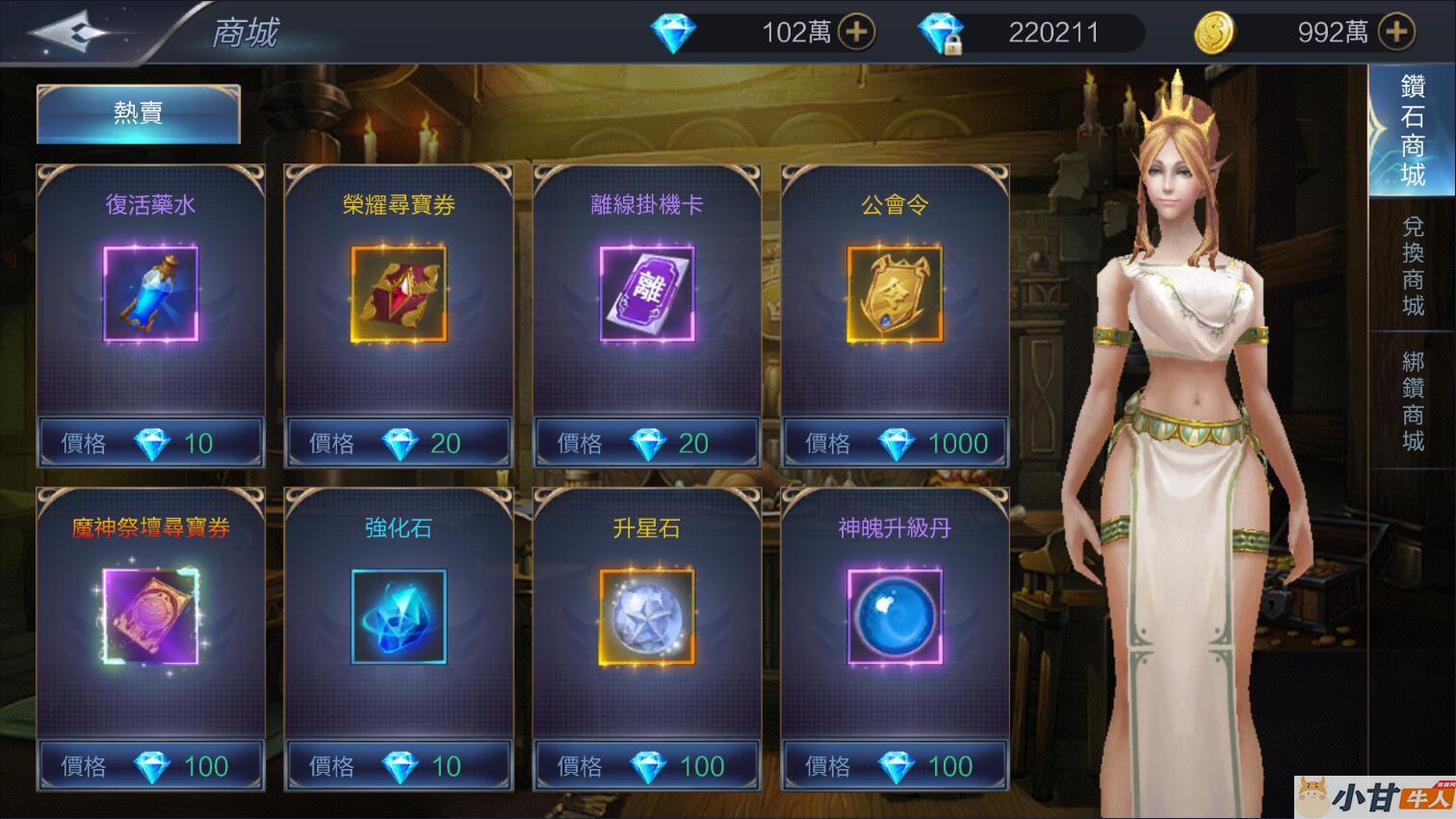Image resolution: width=1456 pixels, height=819 pixels.
Task: Add more diamonds with the plus button
Action: (x=856, y=32)
